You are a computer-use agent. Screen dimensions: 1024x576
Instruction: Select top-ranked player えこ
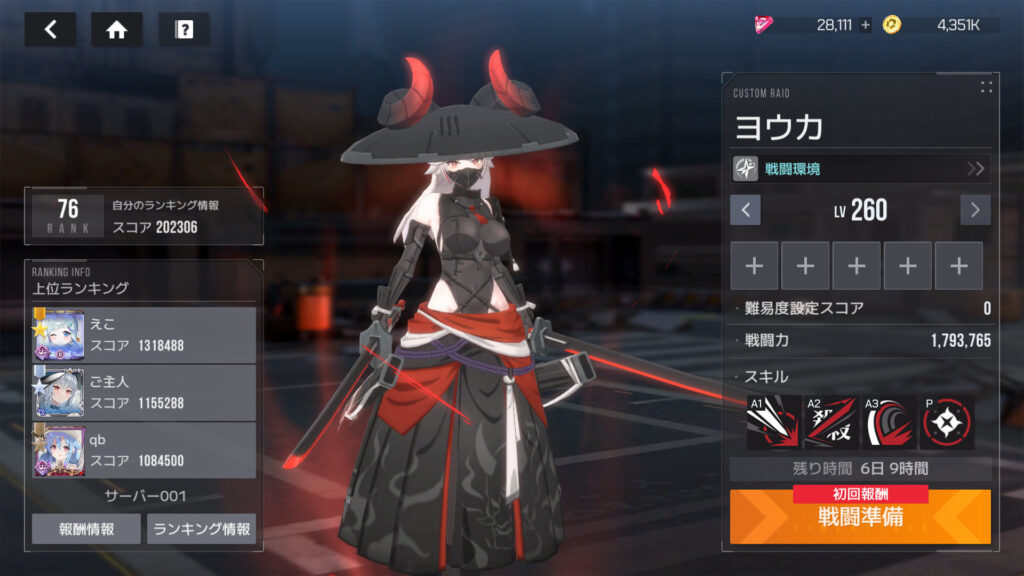[x=144, y=334]
